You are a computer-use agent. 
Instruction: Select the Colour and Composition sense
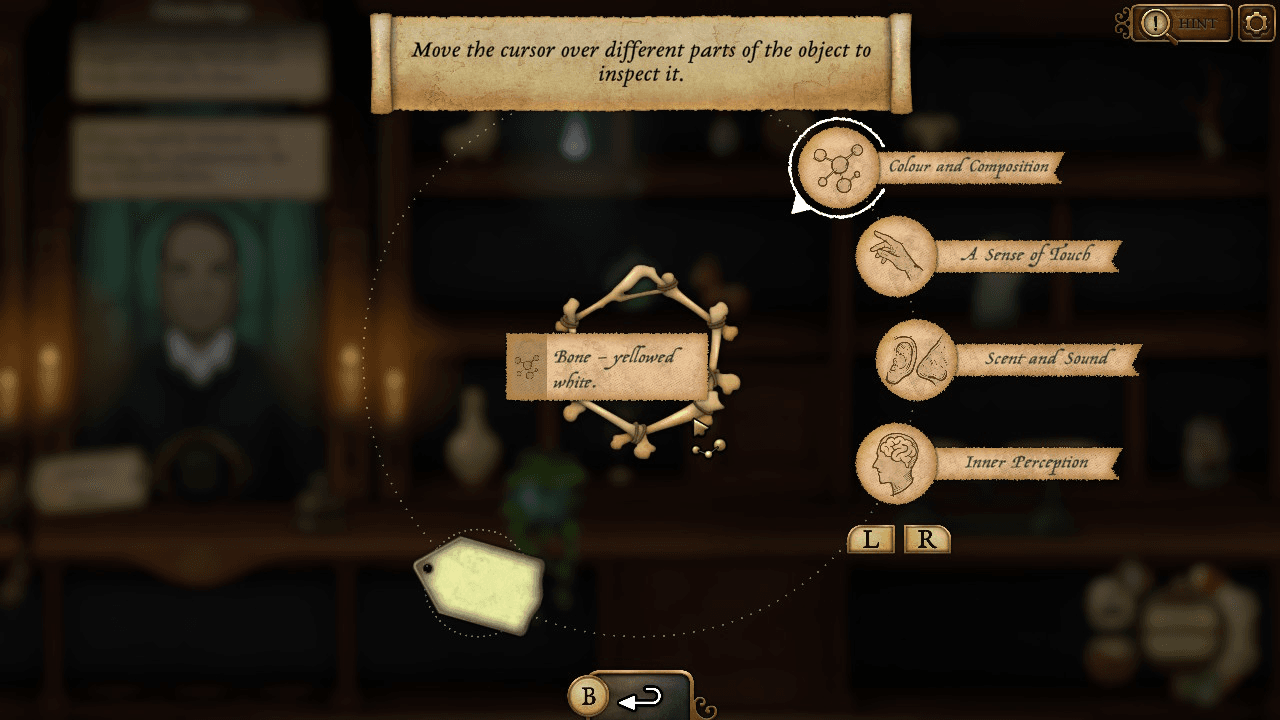pyautogui.click(x=839, y=168)
